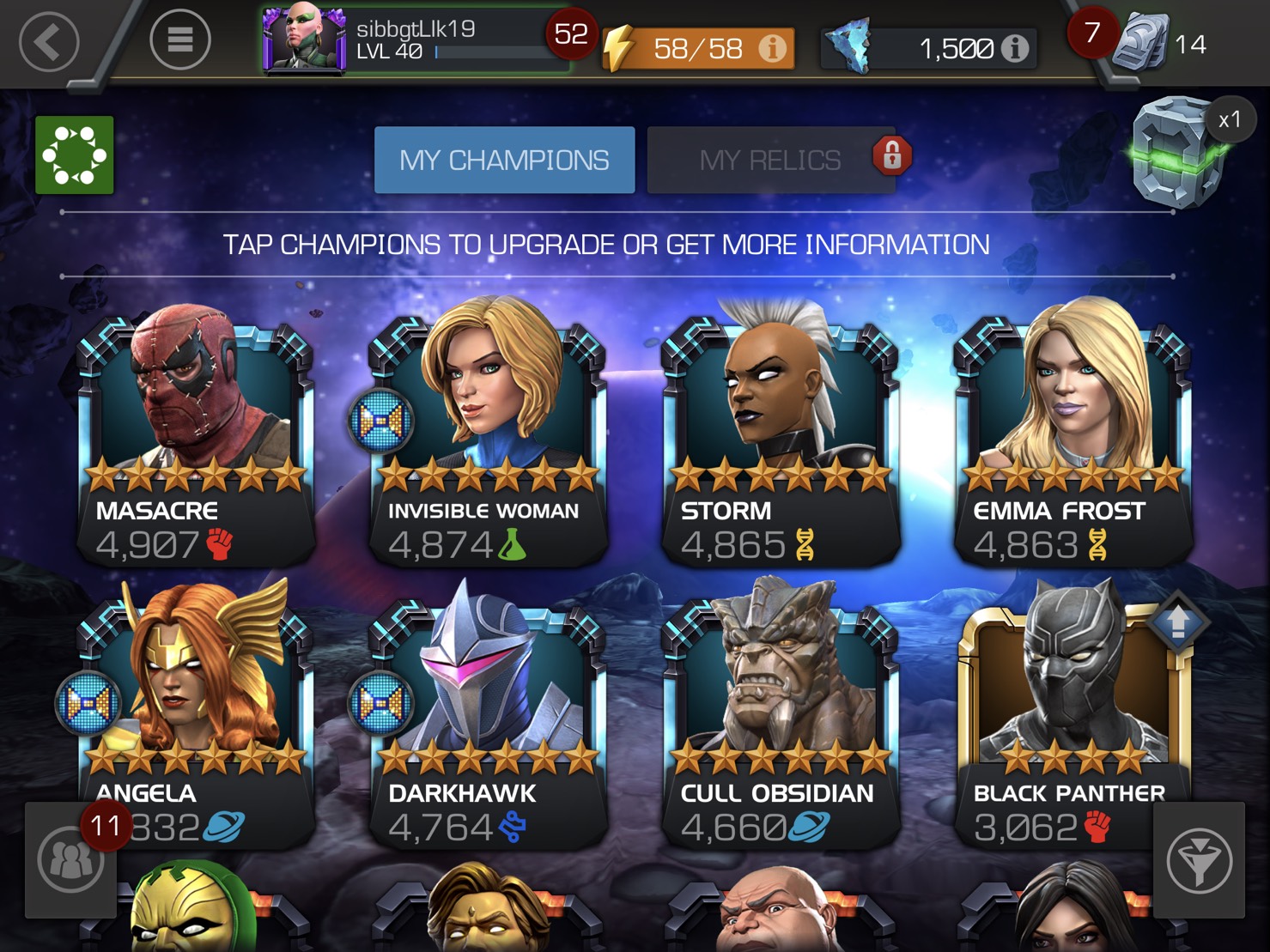Tap the lightning energy icon
Image resolution: width=1270 pixels, height=952 pixels.
[622, 49]
